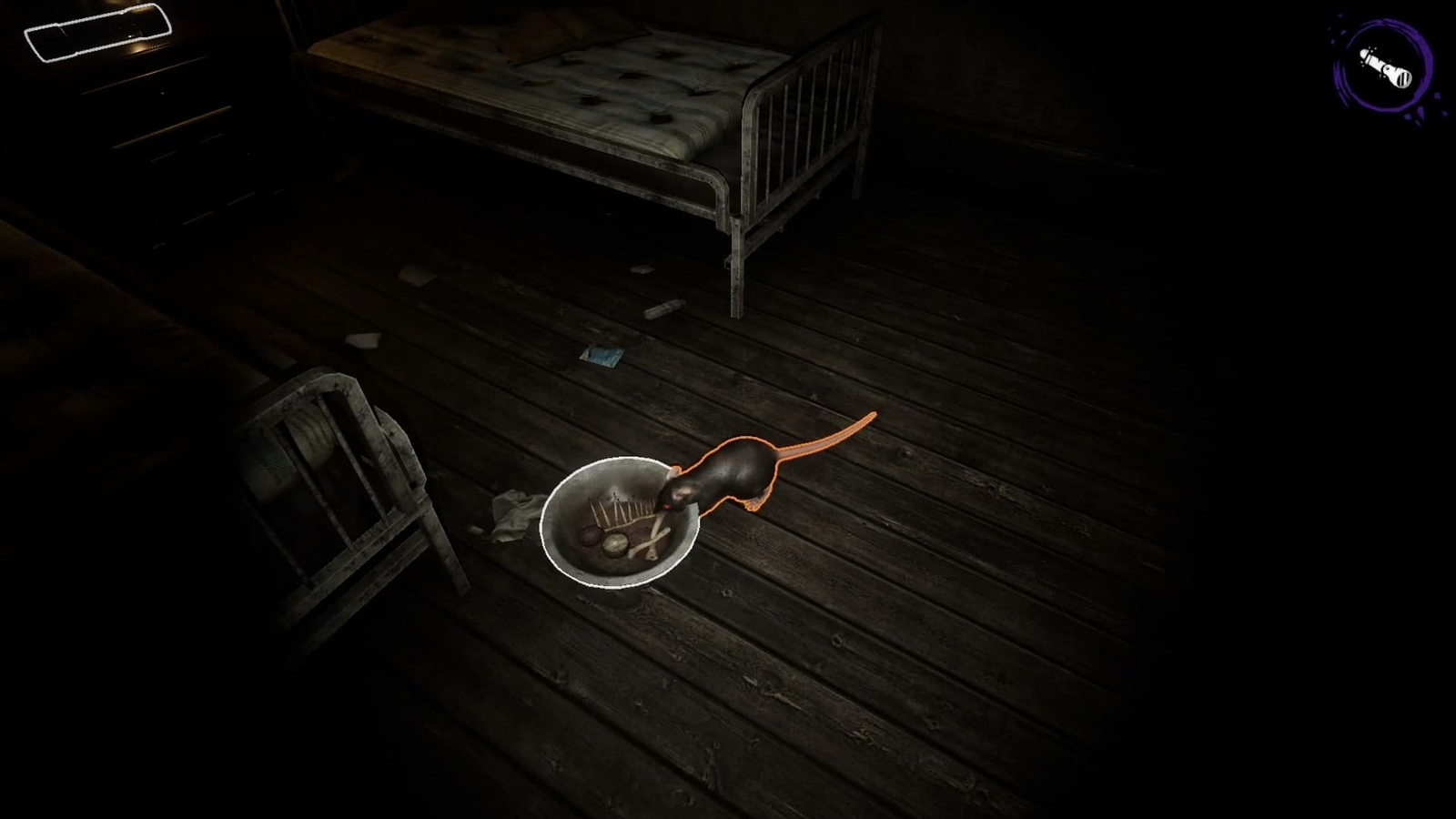Pick the round cabbage inside the bowl
This screenshot has height=819, width=1456.
click(x=615, y=543)
